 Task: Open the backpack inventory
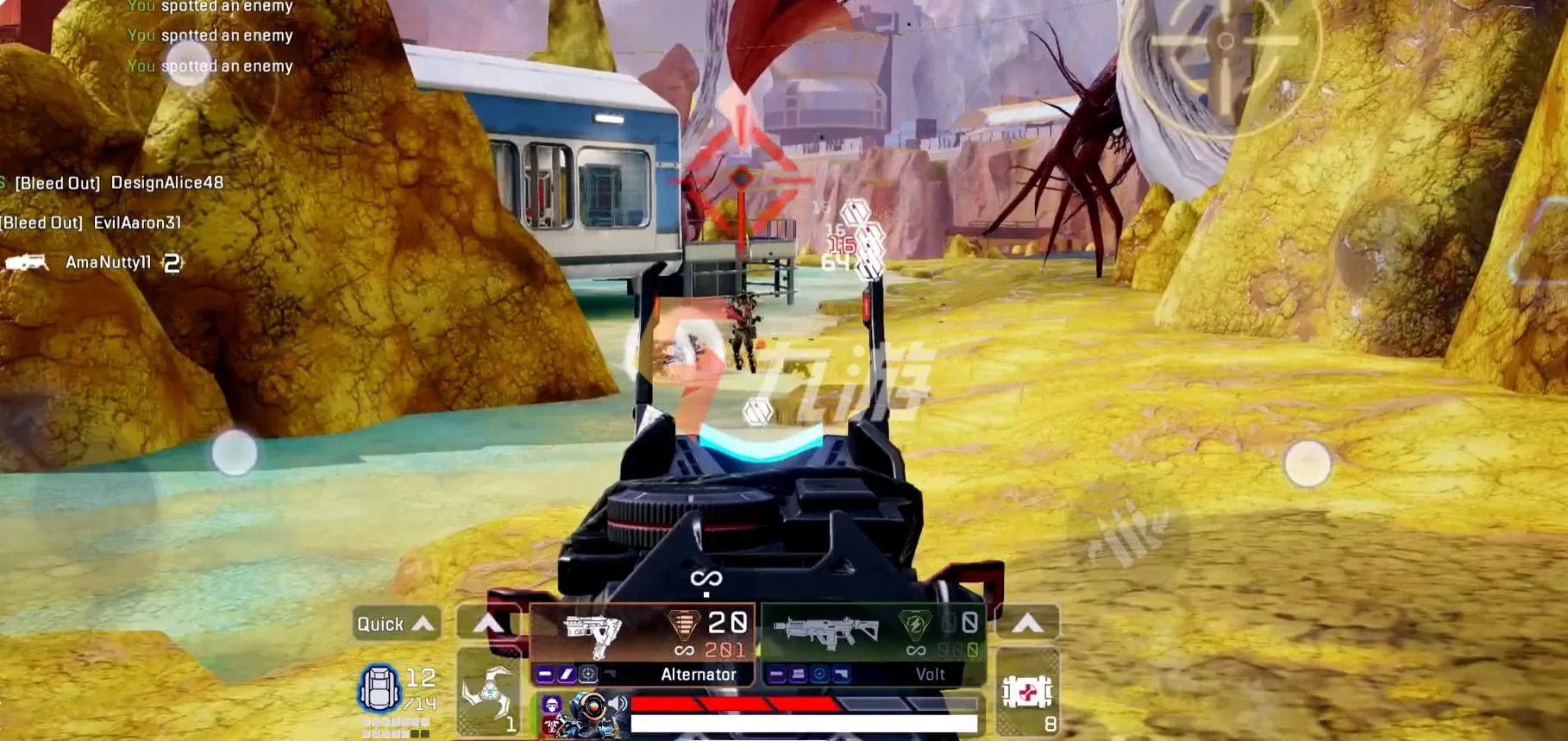pos(379,689)
